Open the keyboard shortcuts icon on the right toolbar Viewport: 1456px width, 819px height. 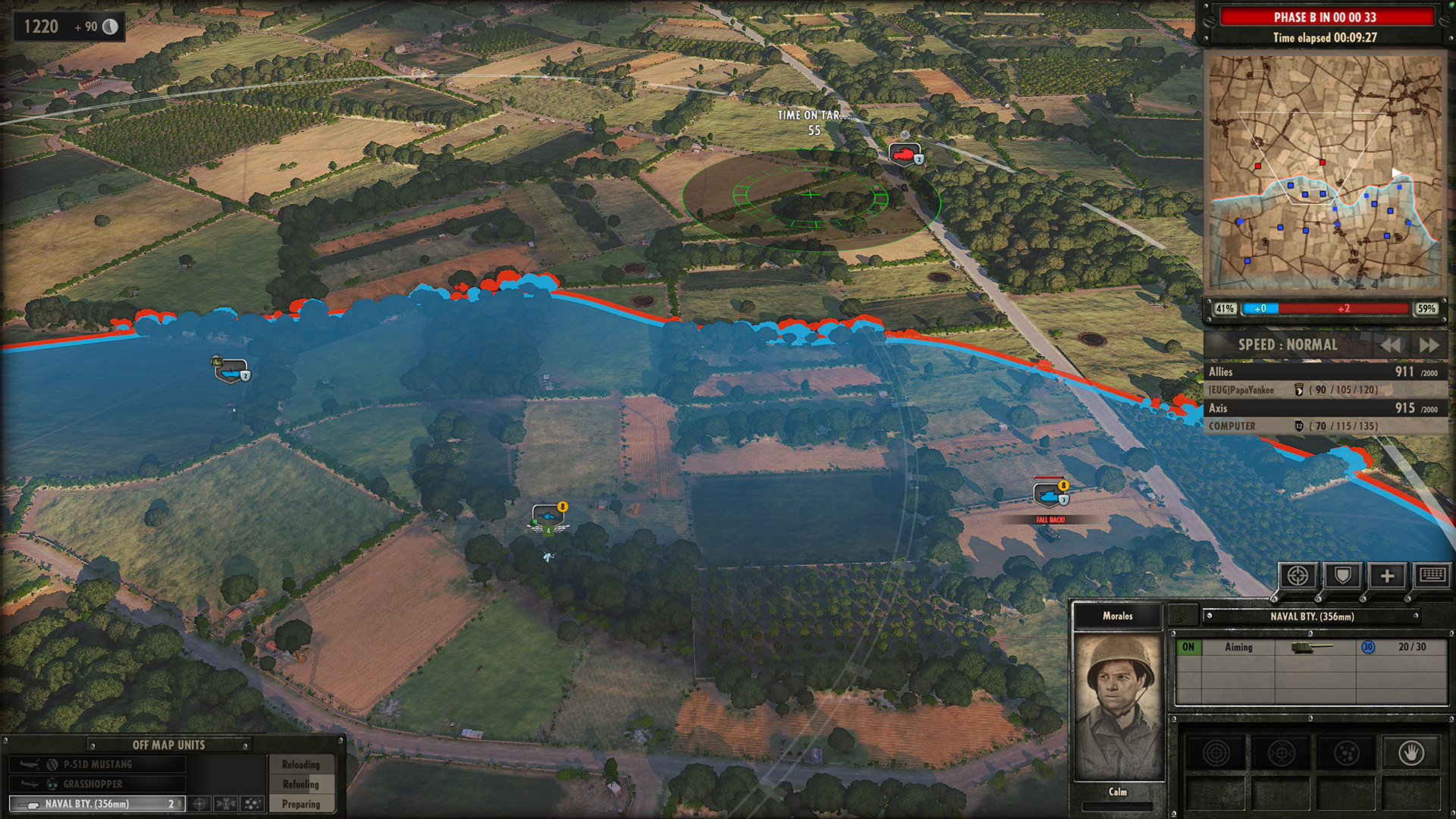click(1432, 575)
